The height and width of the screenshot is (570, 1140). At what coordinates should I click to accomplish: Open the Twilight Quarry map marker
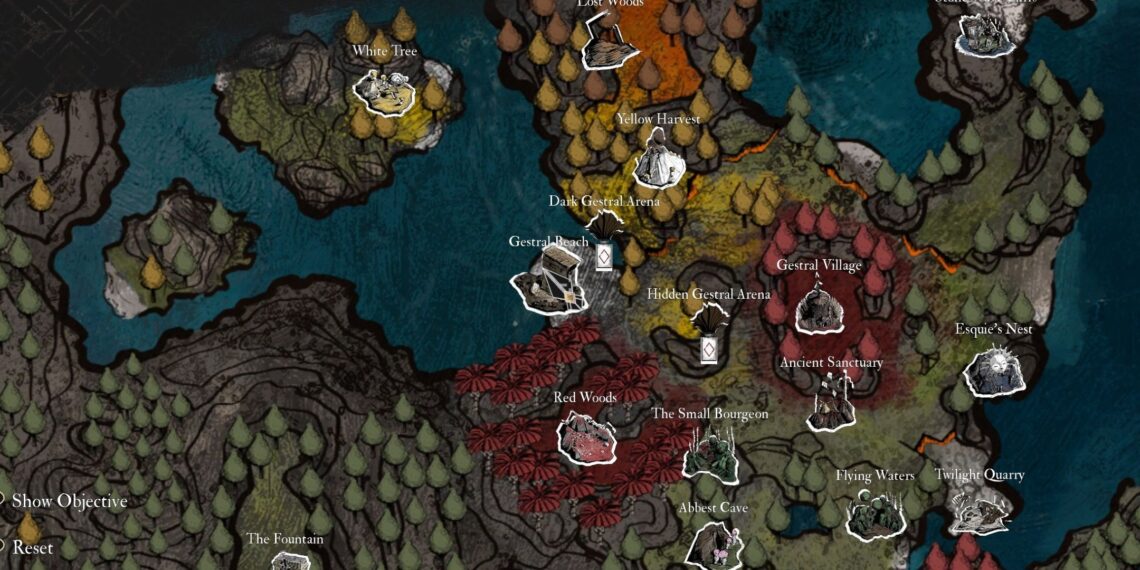click(978, 512)
